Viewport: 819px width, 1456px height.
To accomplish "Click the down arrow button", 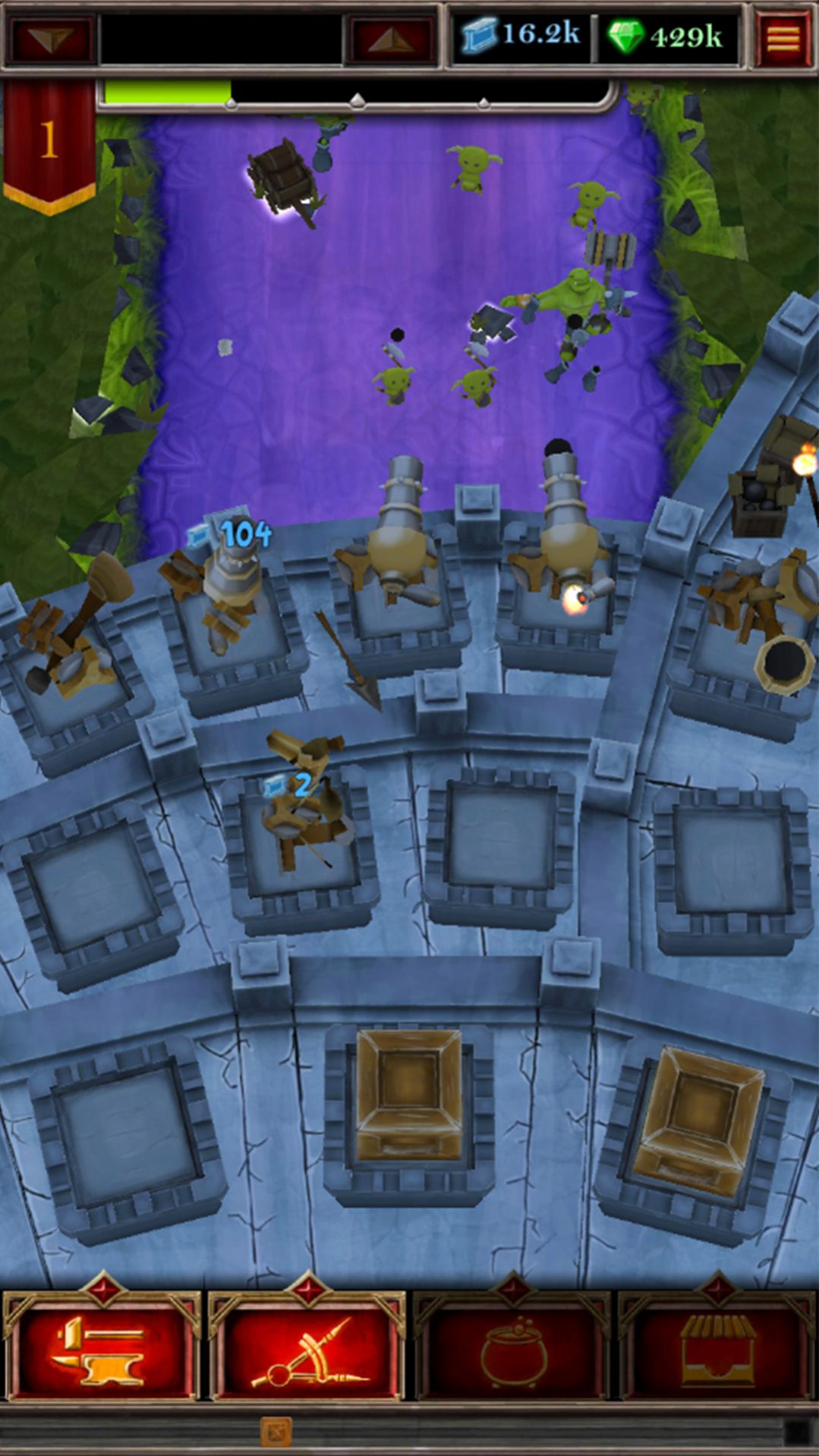I will 51,39.
